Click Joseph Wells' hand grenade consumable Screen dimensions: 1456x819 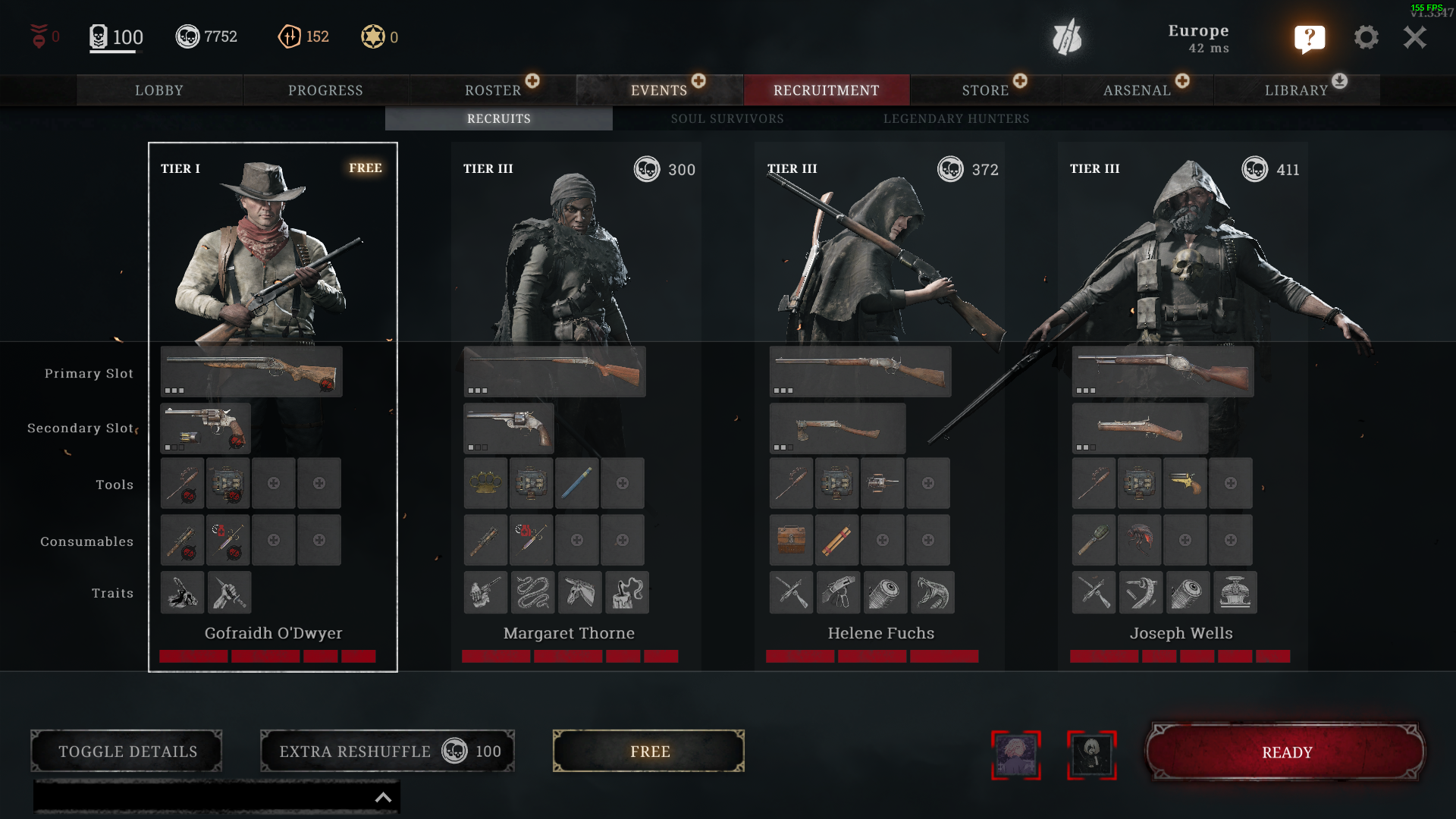[x=1094, y=540]
